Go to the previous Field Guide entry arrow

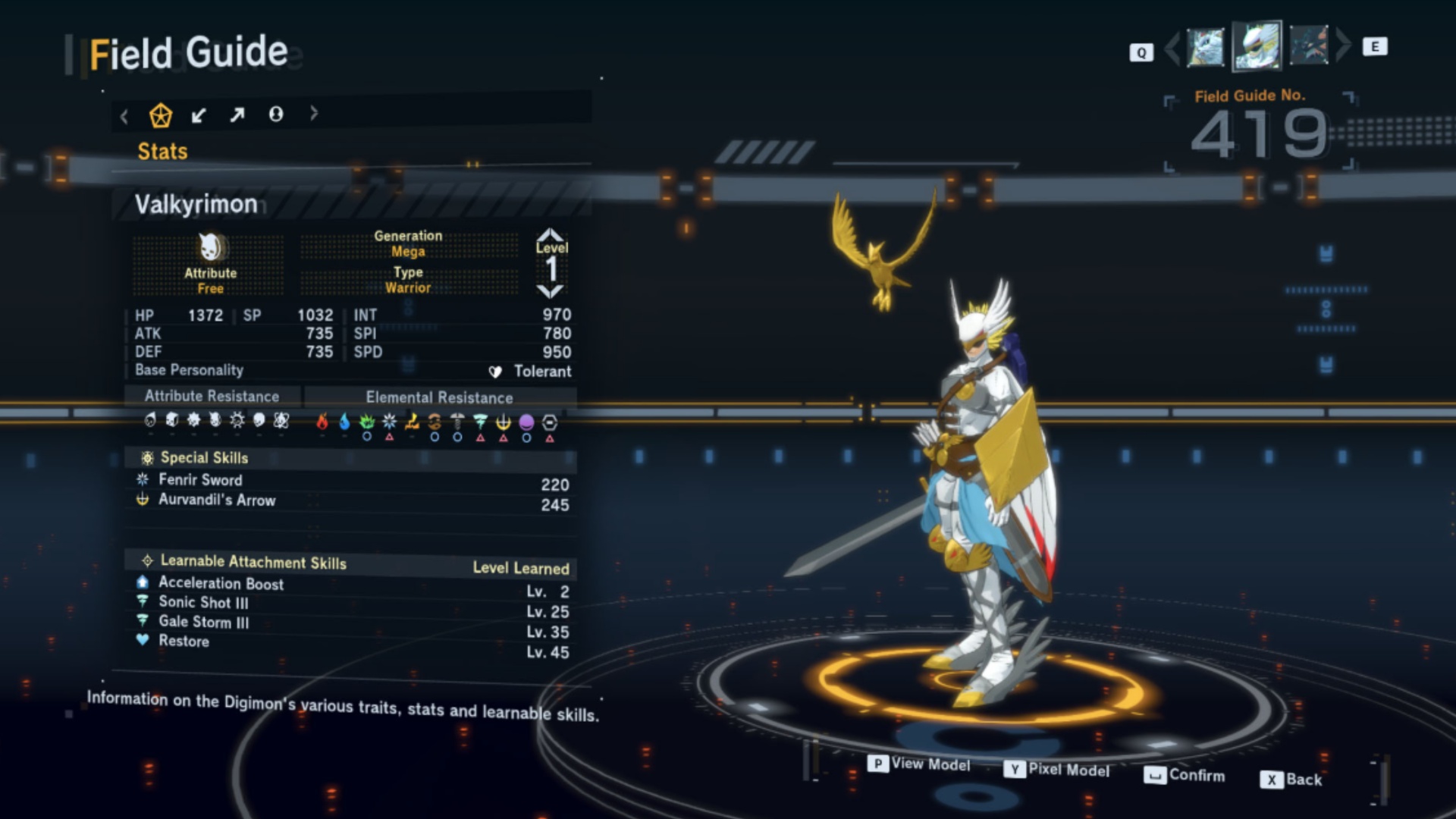[1172, 48]
